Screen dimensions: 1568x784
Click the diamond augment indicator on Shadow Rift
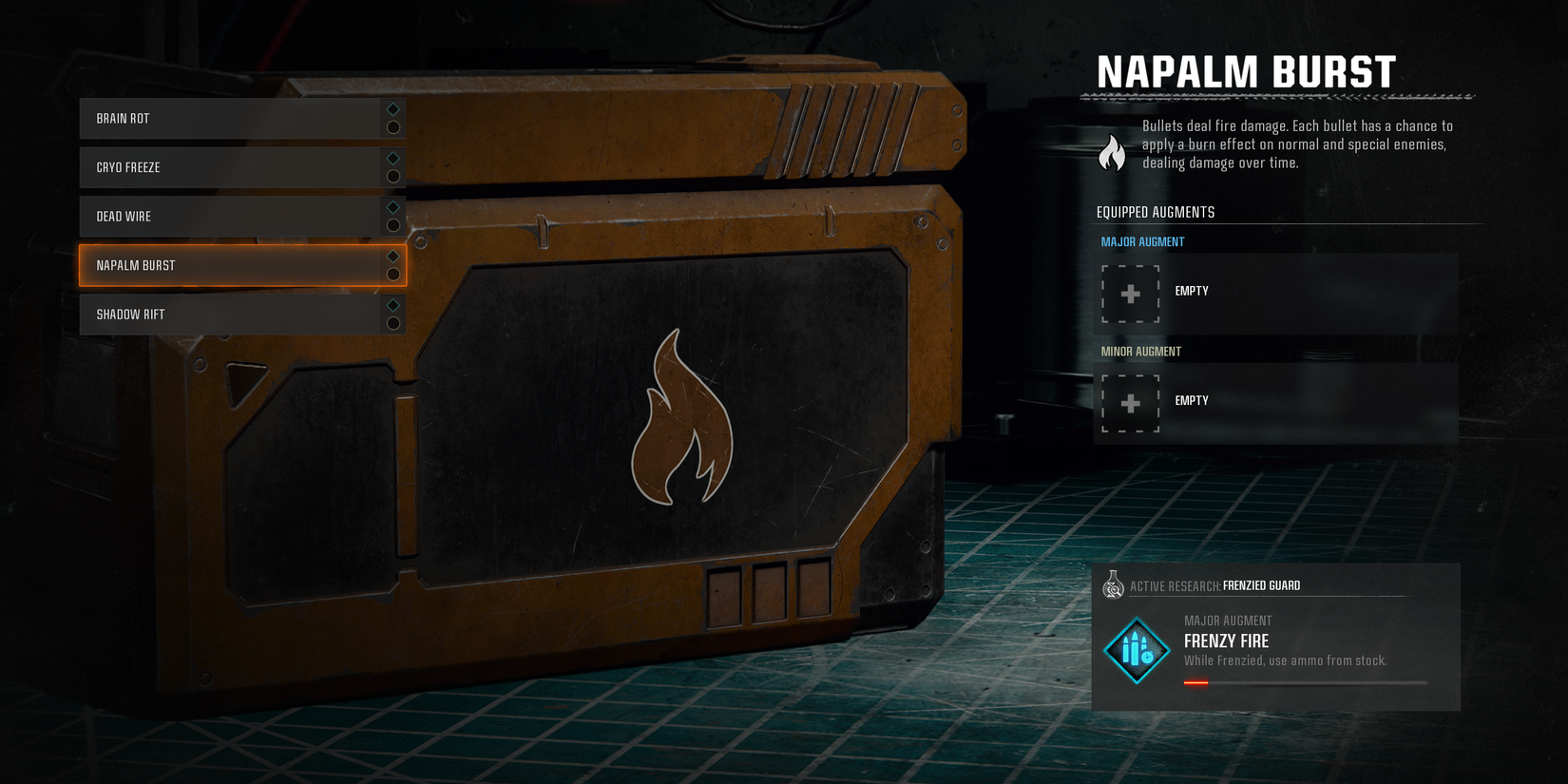(392, 305)
